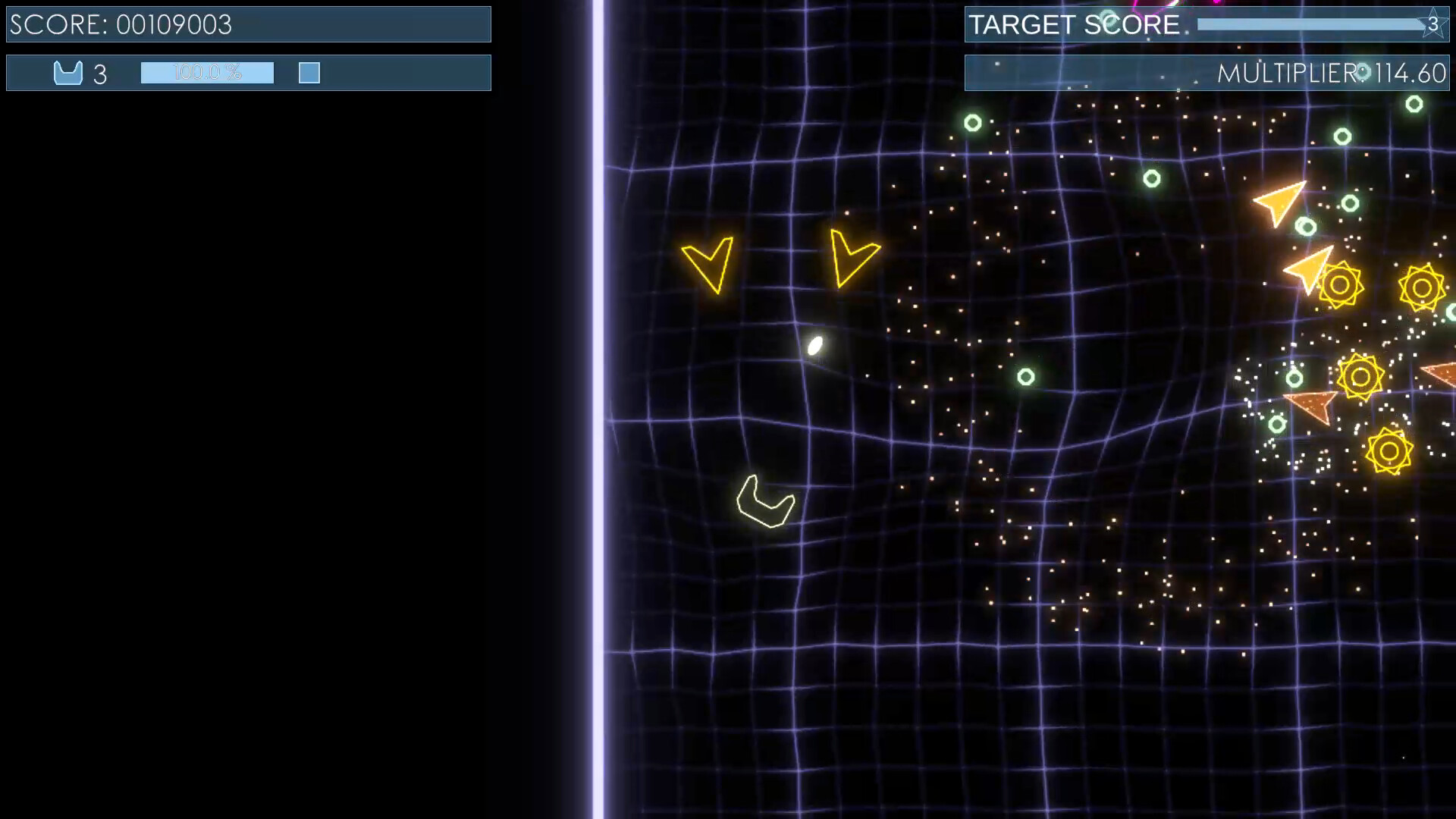Click the small green ring at grid center
Image resolution: width=1456 pixels, height=819 pixels.
[x=1025, y=378]
